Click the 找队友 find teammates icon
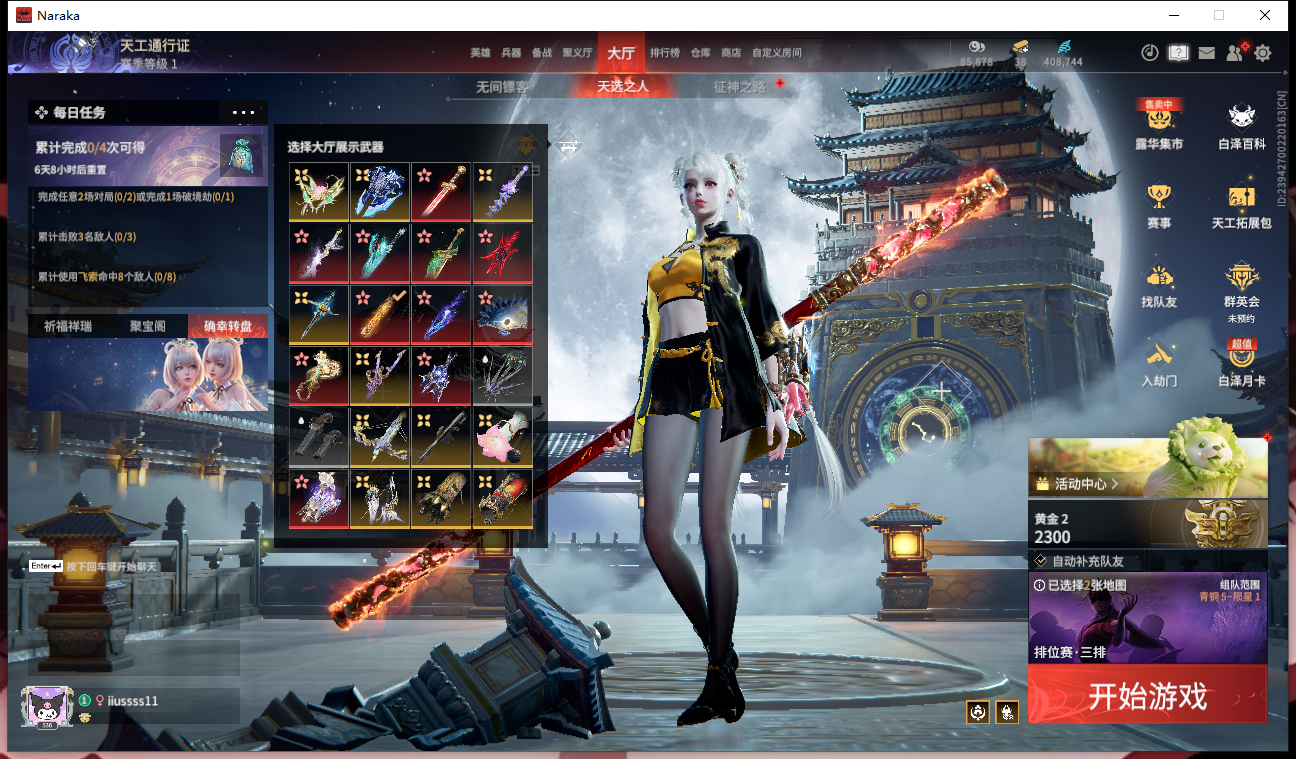Screen dimensions: 1296x759 (x=1159, y=283)
